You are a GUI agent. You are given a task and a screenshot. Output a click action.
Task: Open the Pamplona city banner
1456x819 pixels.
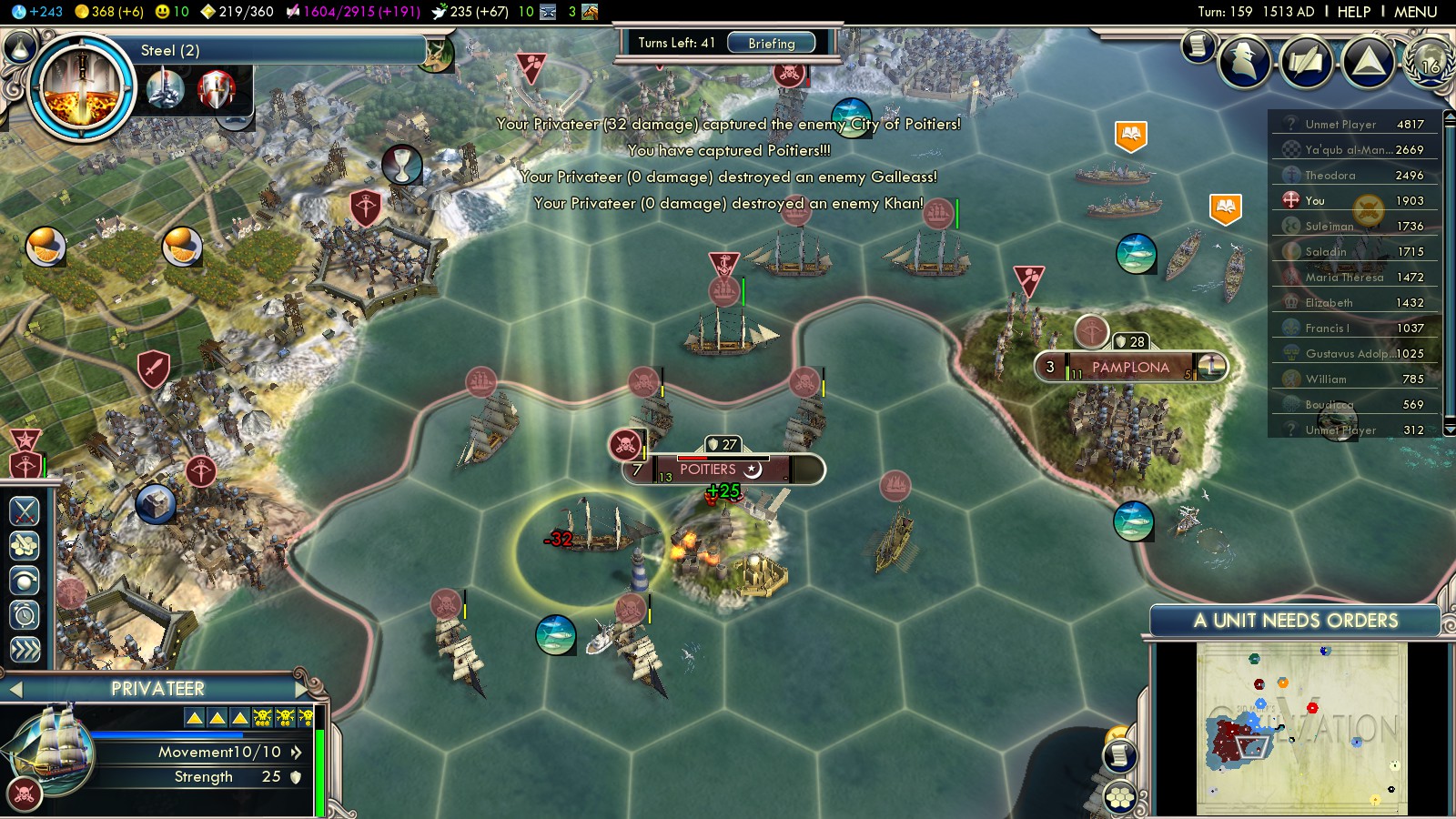click(x=1130, y=368)
